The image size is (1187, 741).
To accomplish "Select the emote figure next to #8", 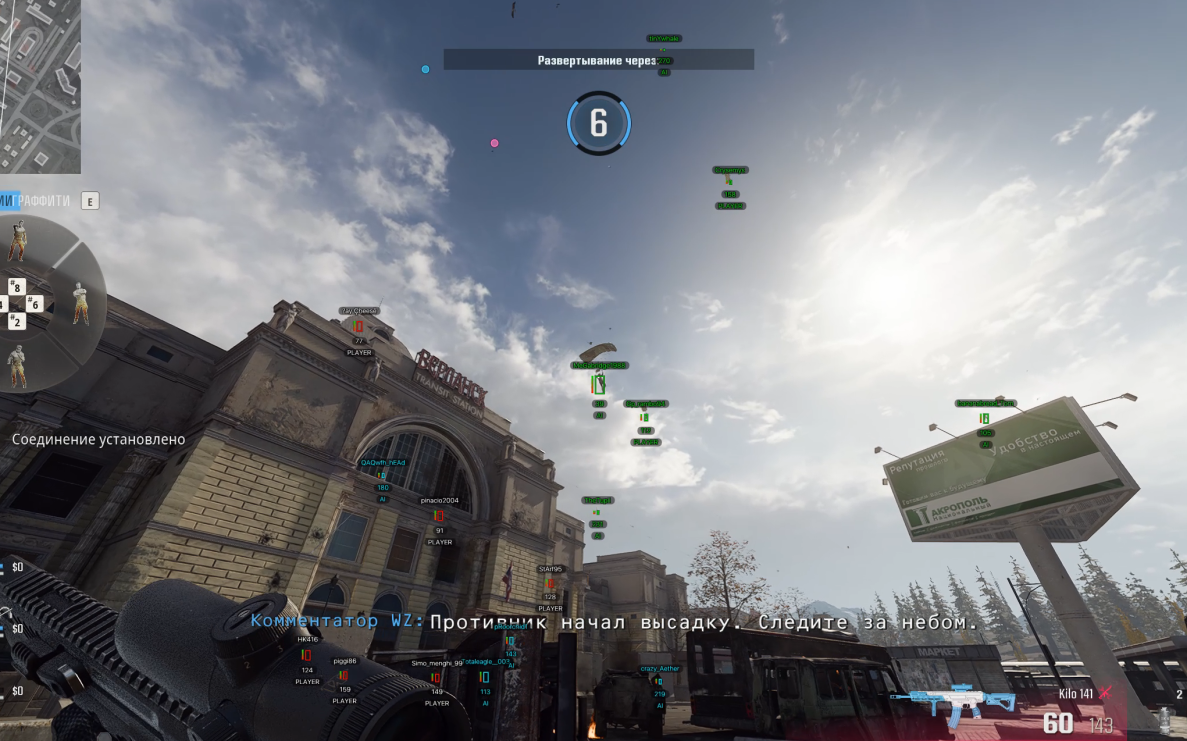I will pos(18,242).
